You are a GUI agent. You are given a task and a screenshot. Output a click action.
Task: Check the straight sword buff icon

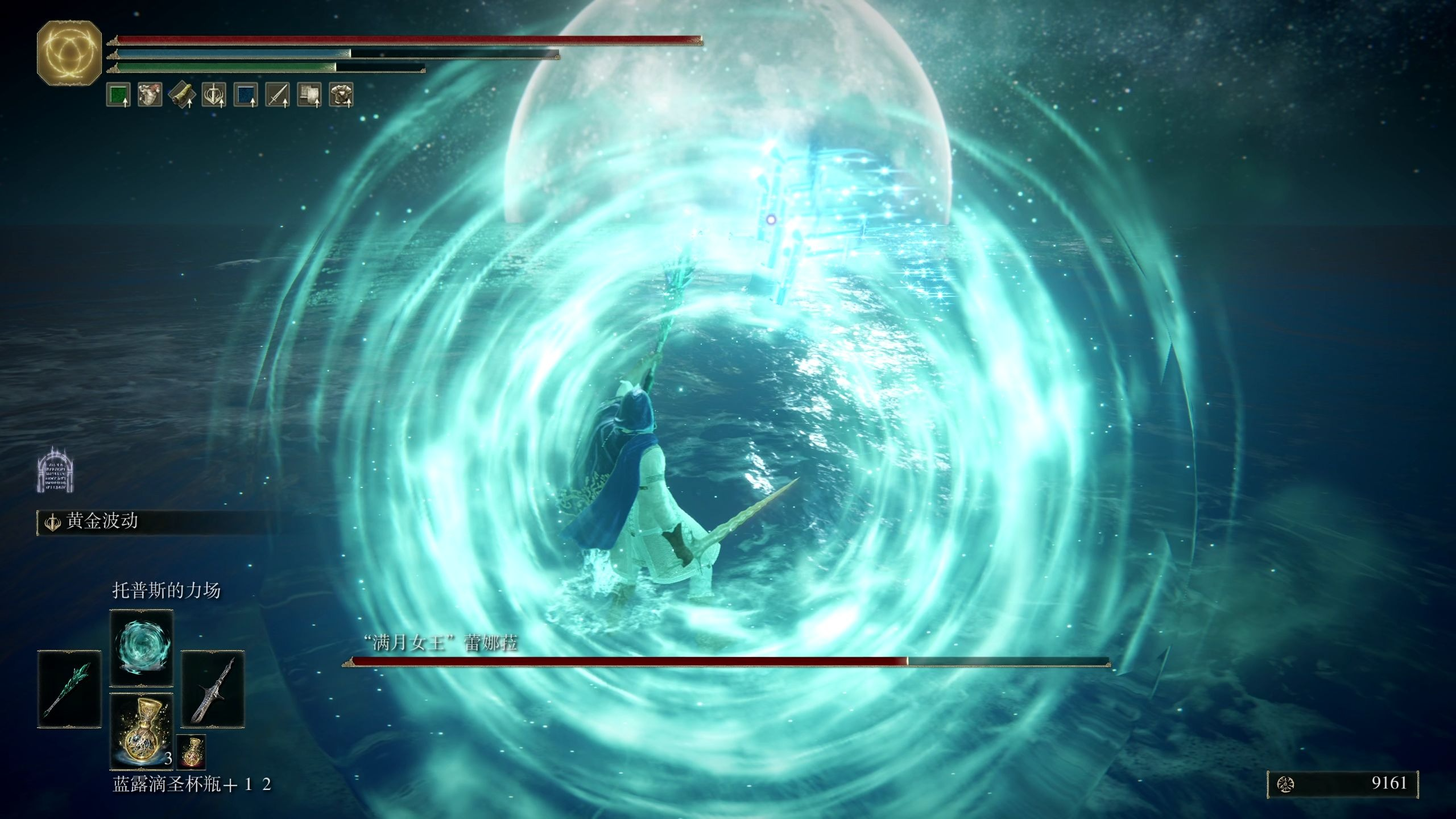[278, 95]
